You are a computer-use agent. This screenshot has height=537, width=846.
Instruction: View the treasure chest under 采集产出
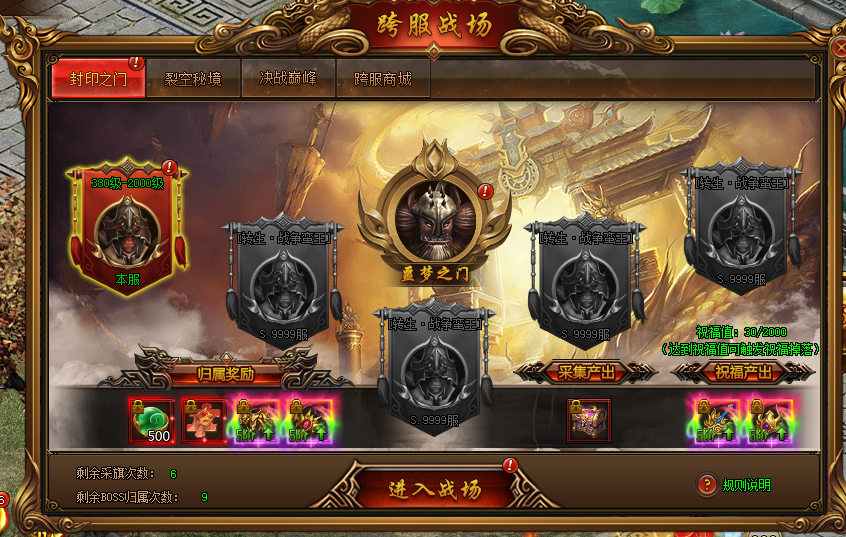tap(590, 420)
